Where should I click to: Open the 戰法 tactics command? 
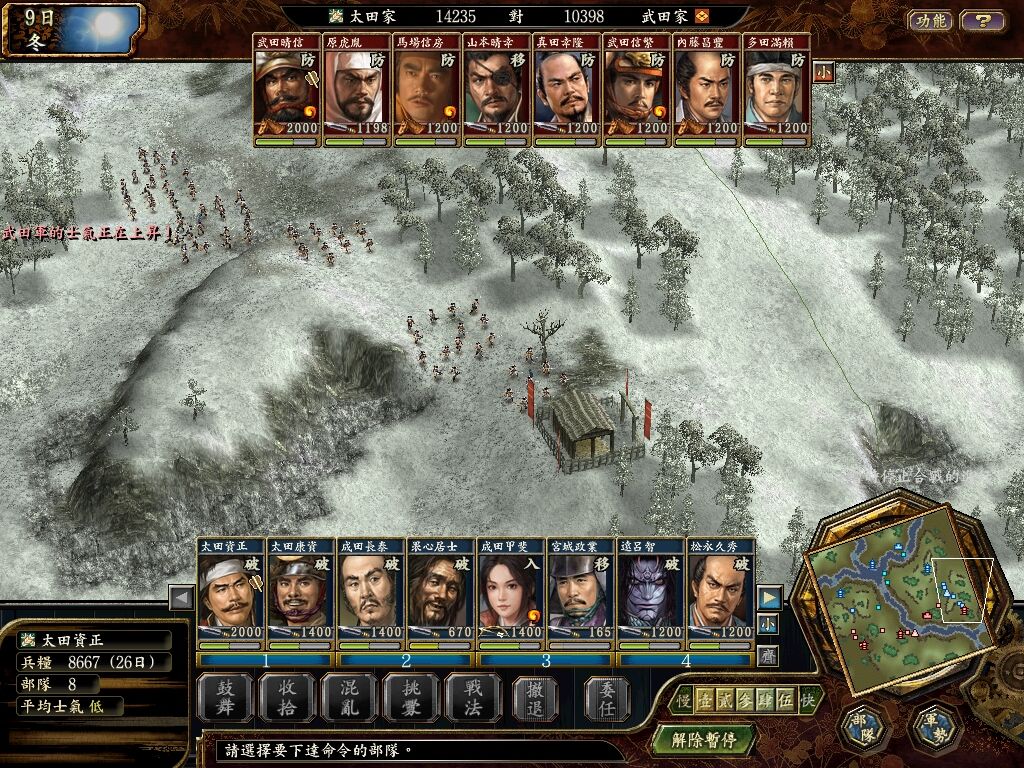[471, 697]
